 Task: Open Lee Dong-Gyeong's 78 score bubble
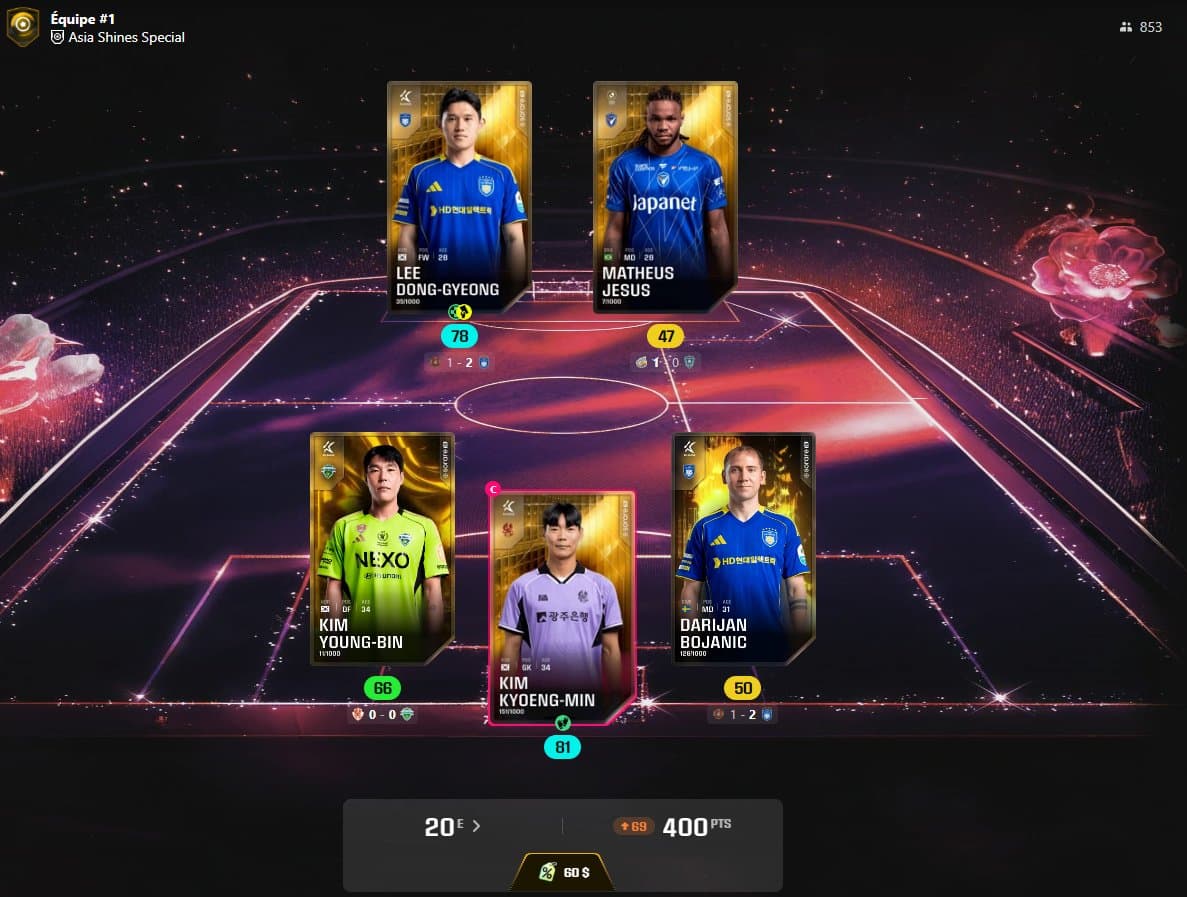coord(460,336)
